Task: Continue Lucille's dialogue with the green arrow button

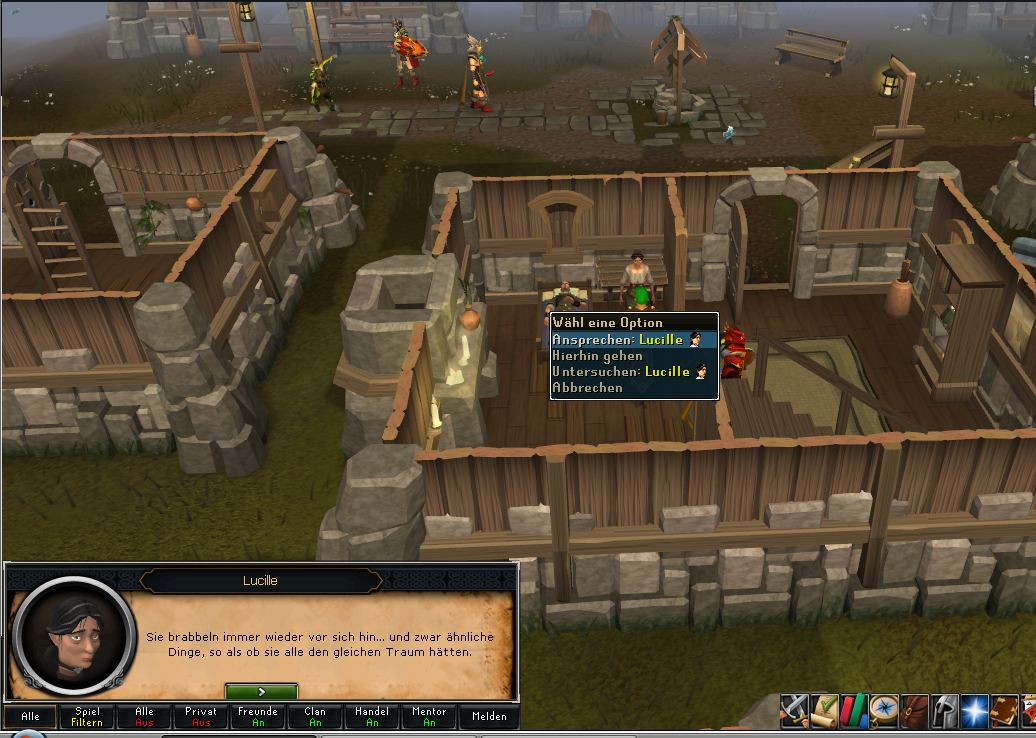Action: click(261, 691)
